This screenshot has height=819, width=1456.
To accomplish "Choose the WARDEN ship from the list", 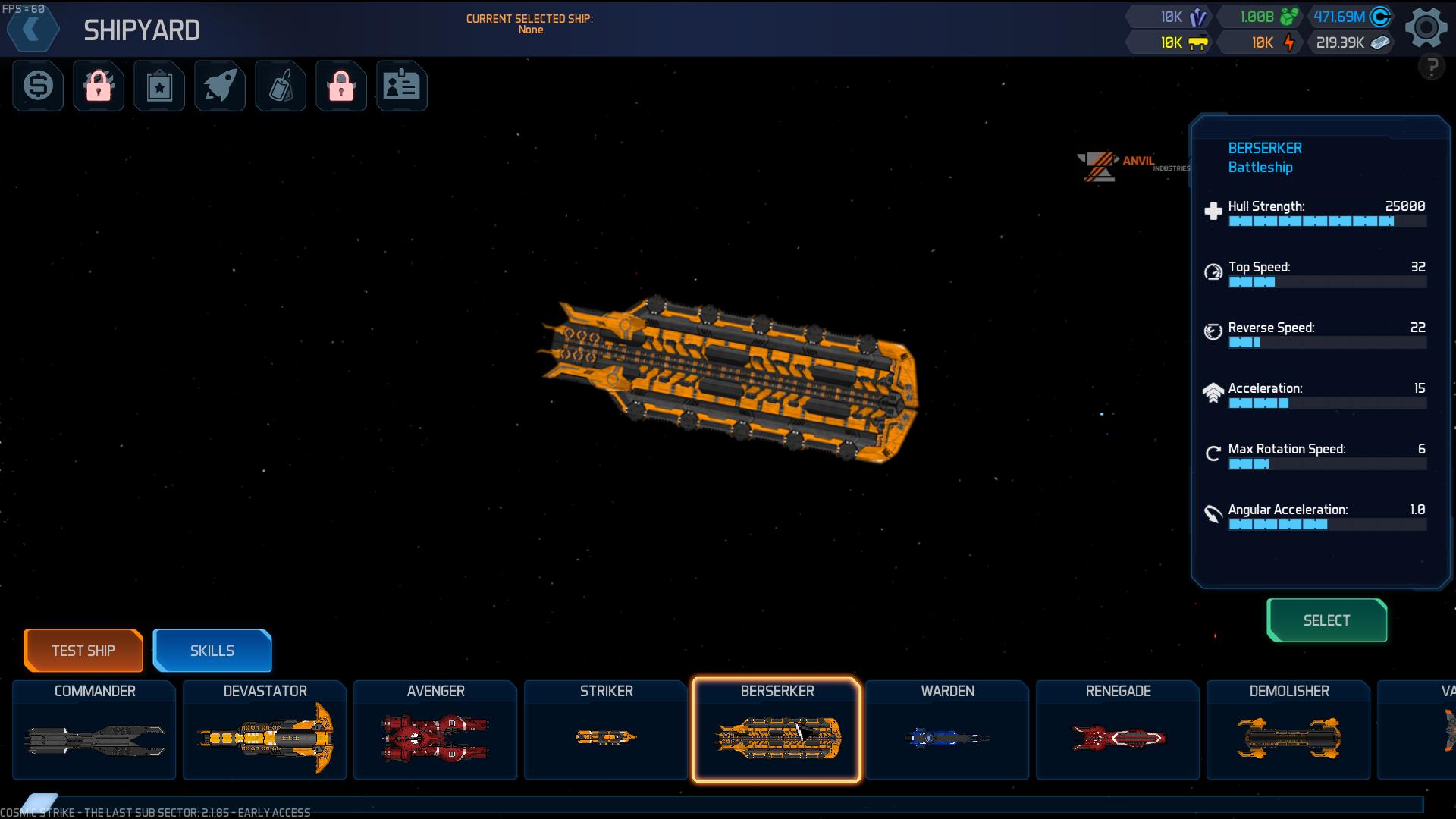I will 946,730.
